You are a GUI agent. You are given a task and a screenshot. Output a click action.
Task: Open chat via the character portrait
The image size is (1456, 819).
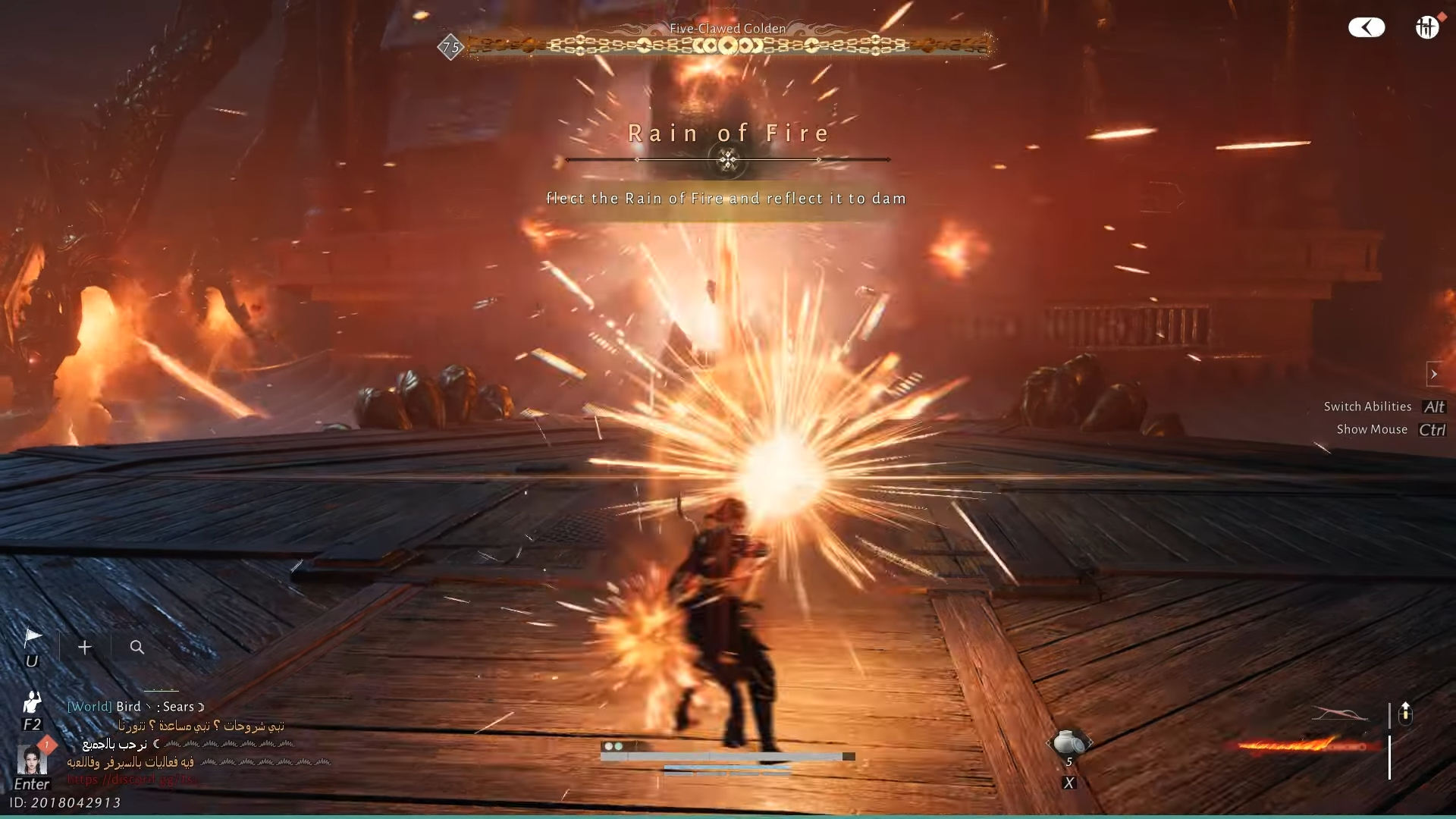tap(32, 760)
